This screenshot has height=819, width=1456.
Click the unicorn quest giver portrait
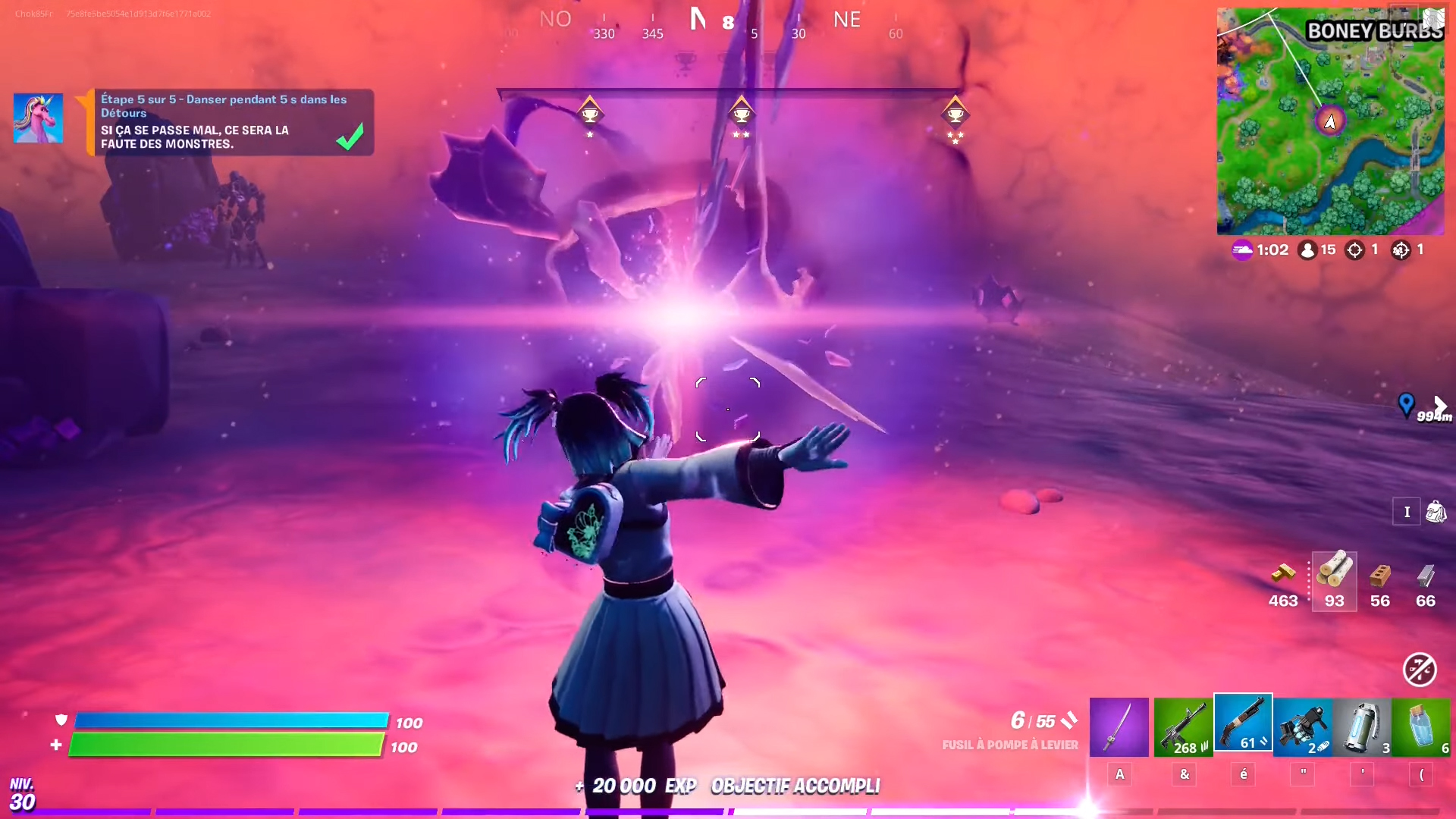tap(38, 119)
